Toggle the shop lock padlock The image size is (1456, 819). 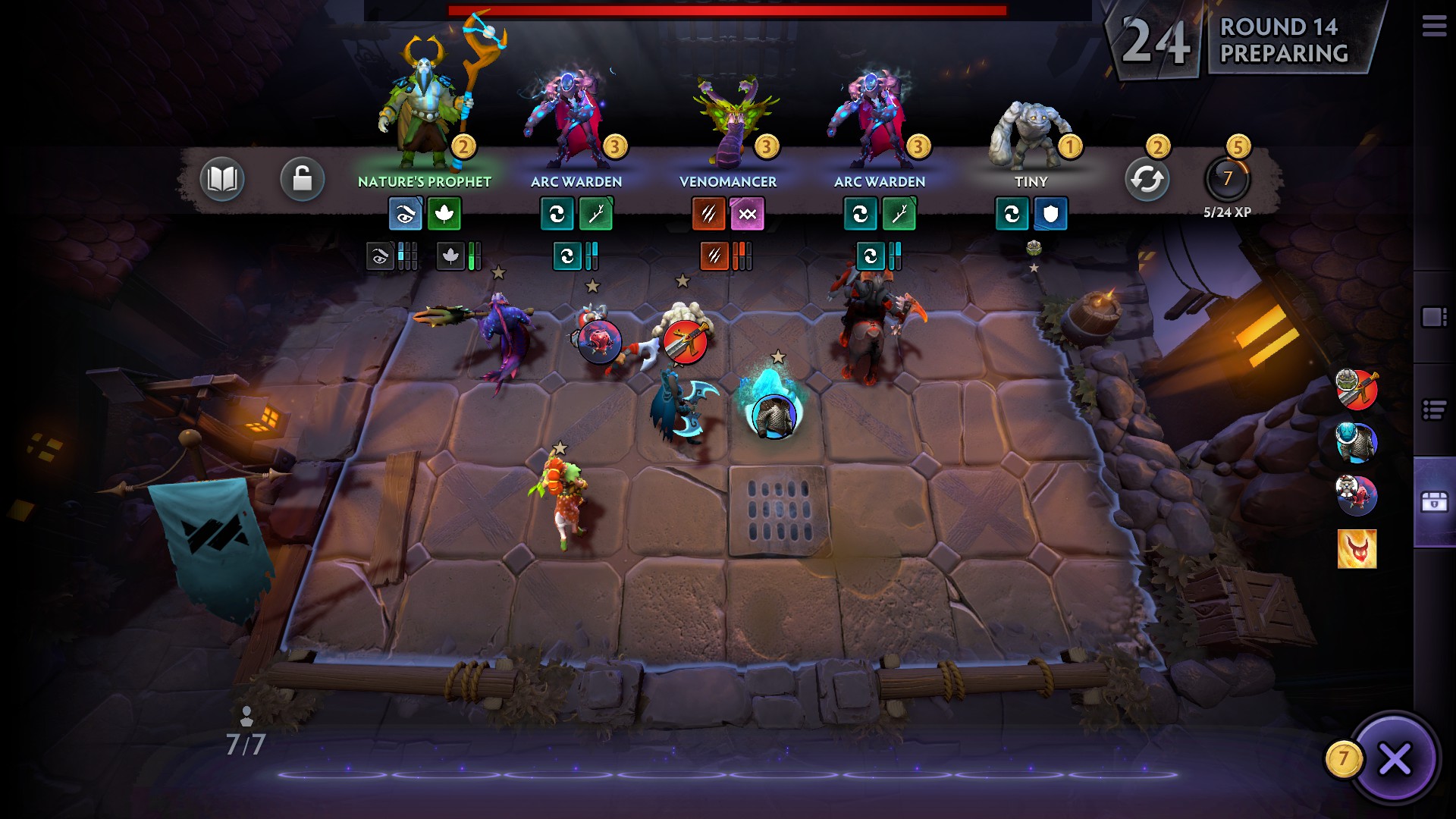pos(302,180)
